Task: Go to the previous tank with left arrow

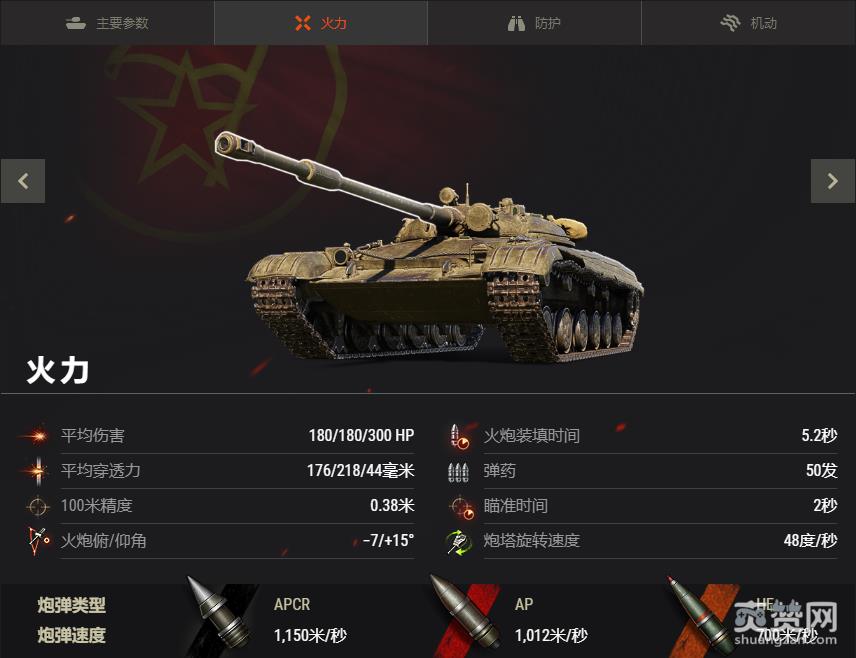Action: point(23,182)
